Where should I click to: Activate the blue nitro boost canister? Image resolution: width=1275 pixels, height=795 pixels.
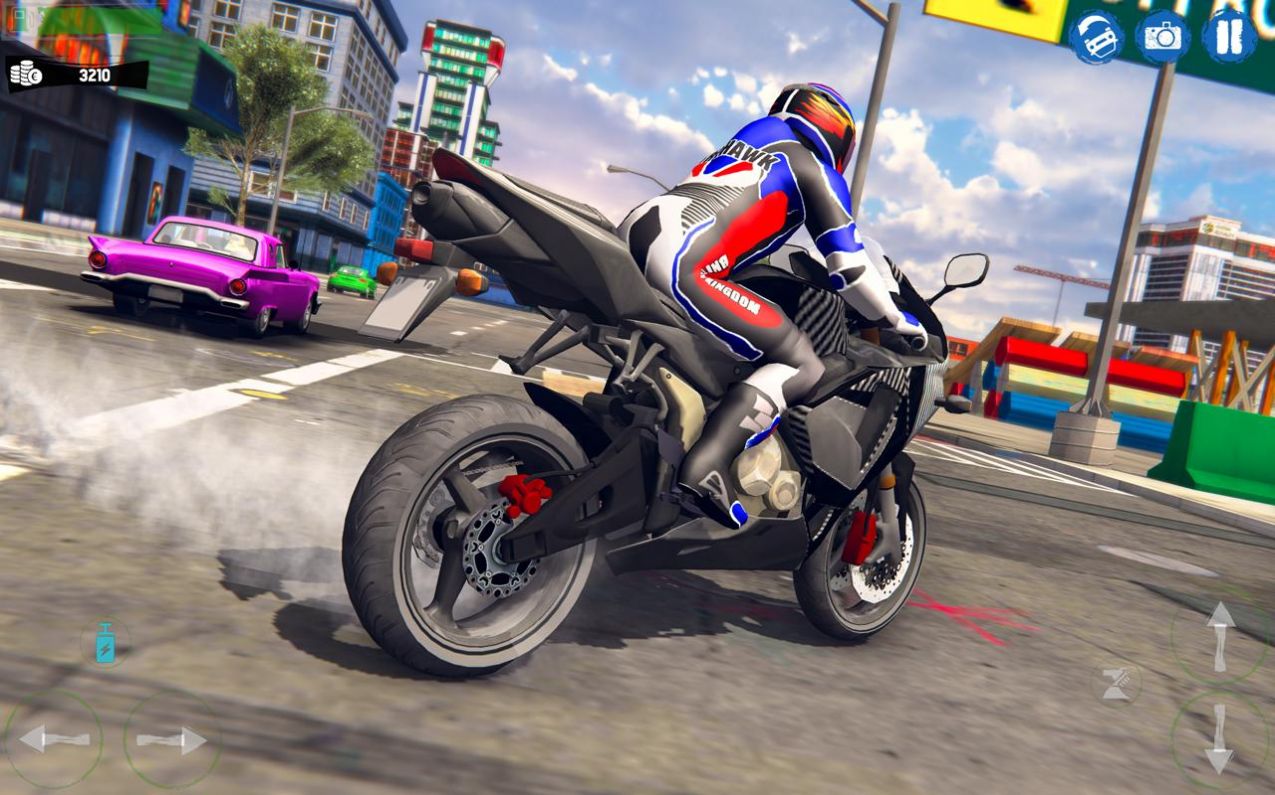point(105,643)
